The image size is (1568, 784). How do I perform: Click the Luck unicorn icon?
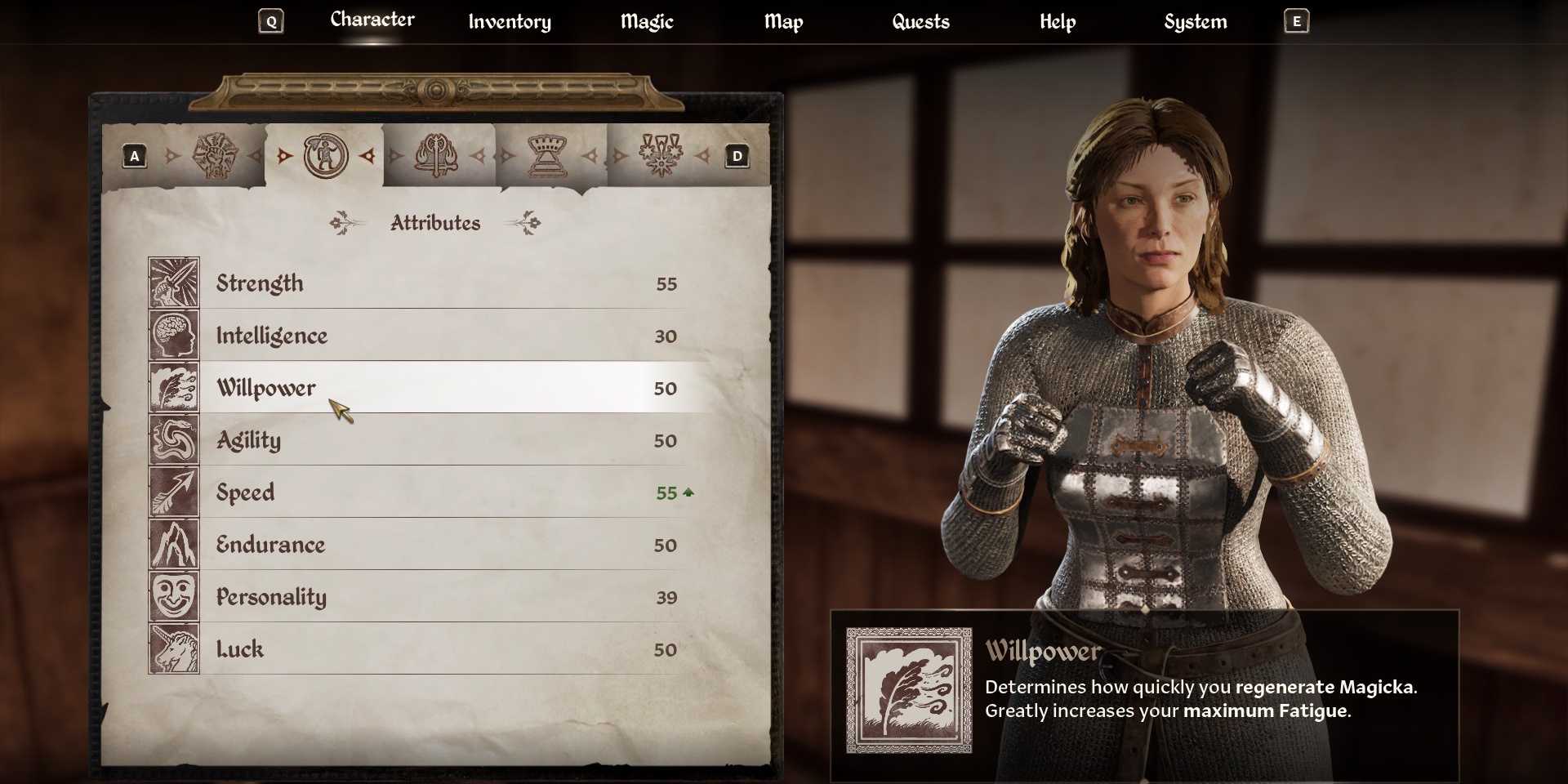point(174,649)
